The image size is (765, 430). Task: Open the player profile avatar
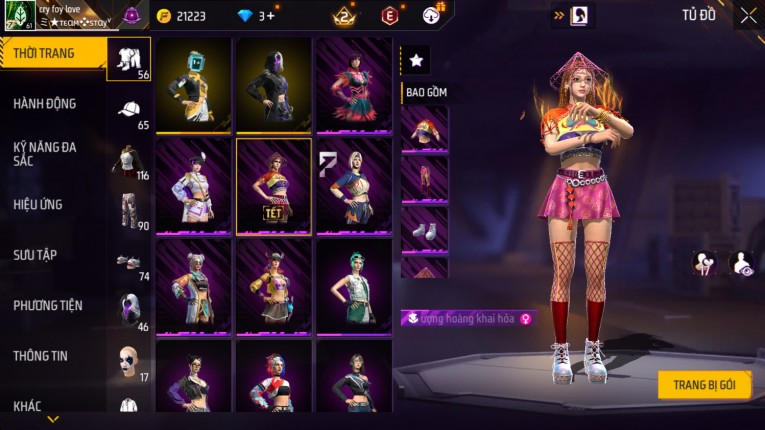pos(19,15)
